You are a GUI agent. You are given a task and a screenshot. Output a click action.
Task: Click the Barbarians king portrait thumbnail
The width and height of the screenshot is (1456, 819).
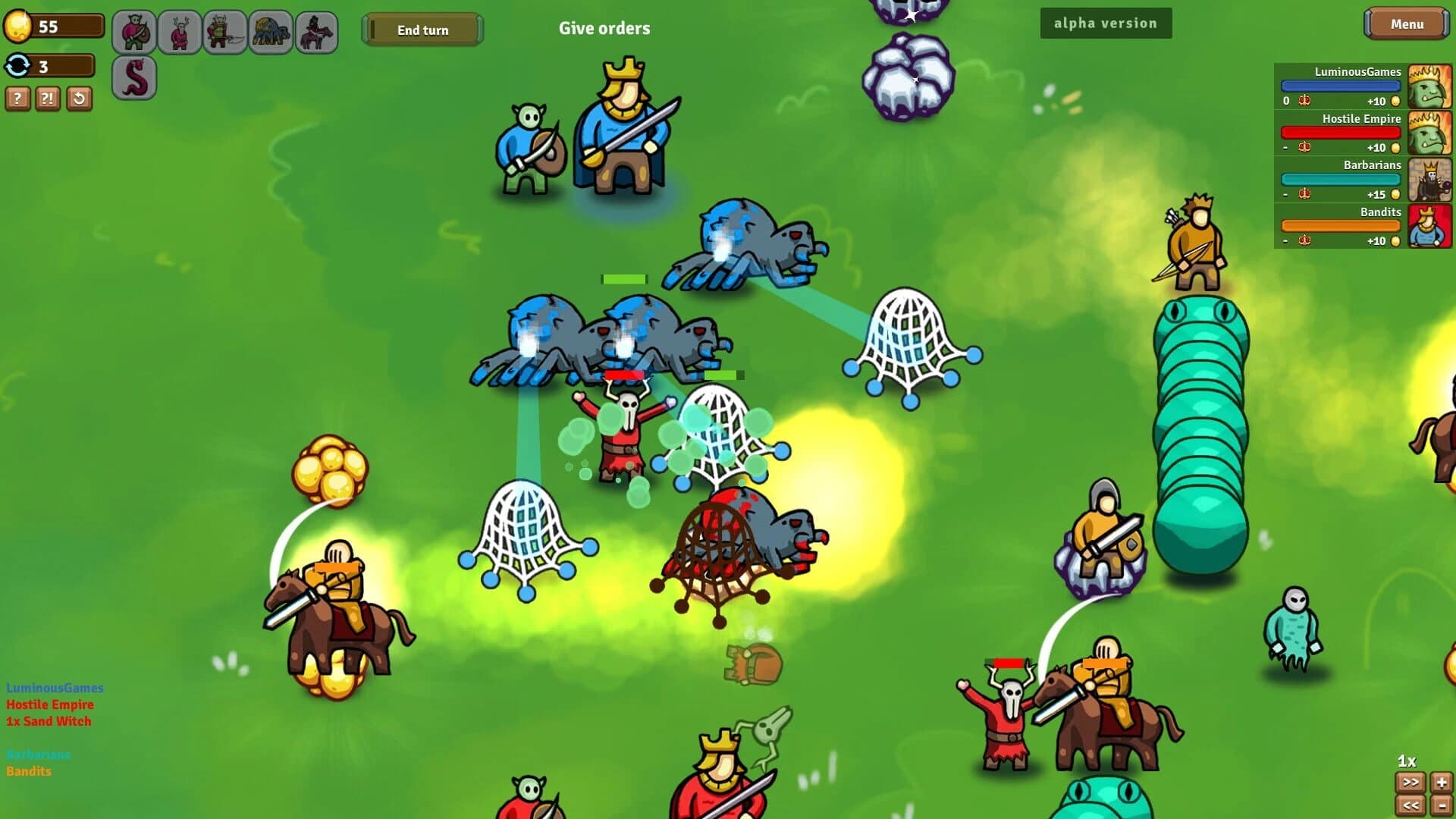pyautogui.click(x=1430, y=179)
